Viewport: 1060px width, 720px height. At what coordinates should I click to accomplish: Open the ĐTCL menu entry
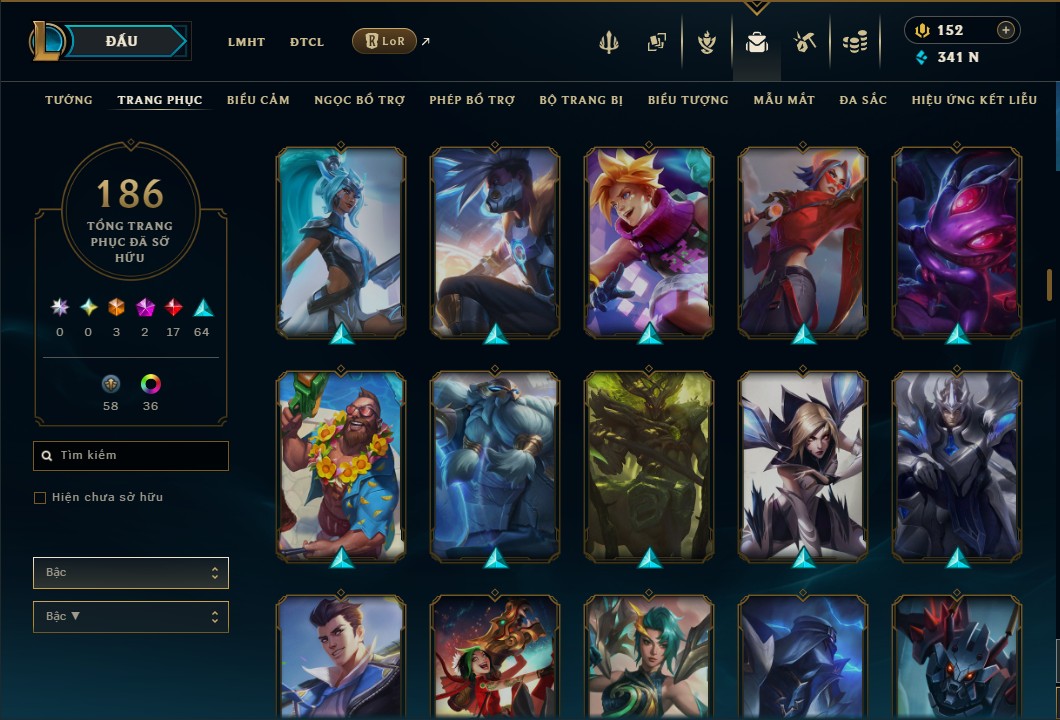point(307,42)
